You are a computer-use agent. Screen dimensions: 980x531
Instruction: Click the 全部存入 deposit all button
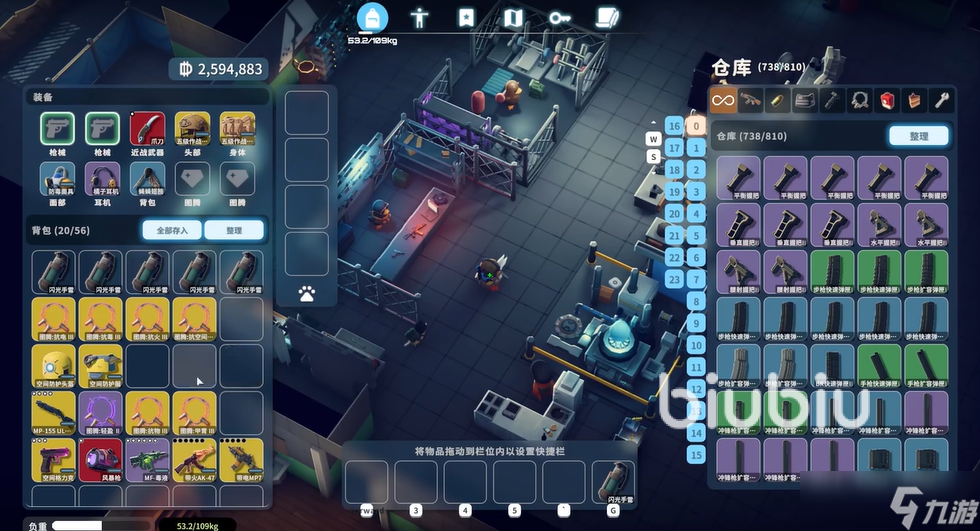coord(171,231)
